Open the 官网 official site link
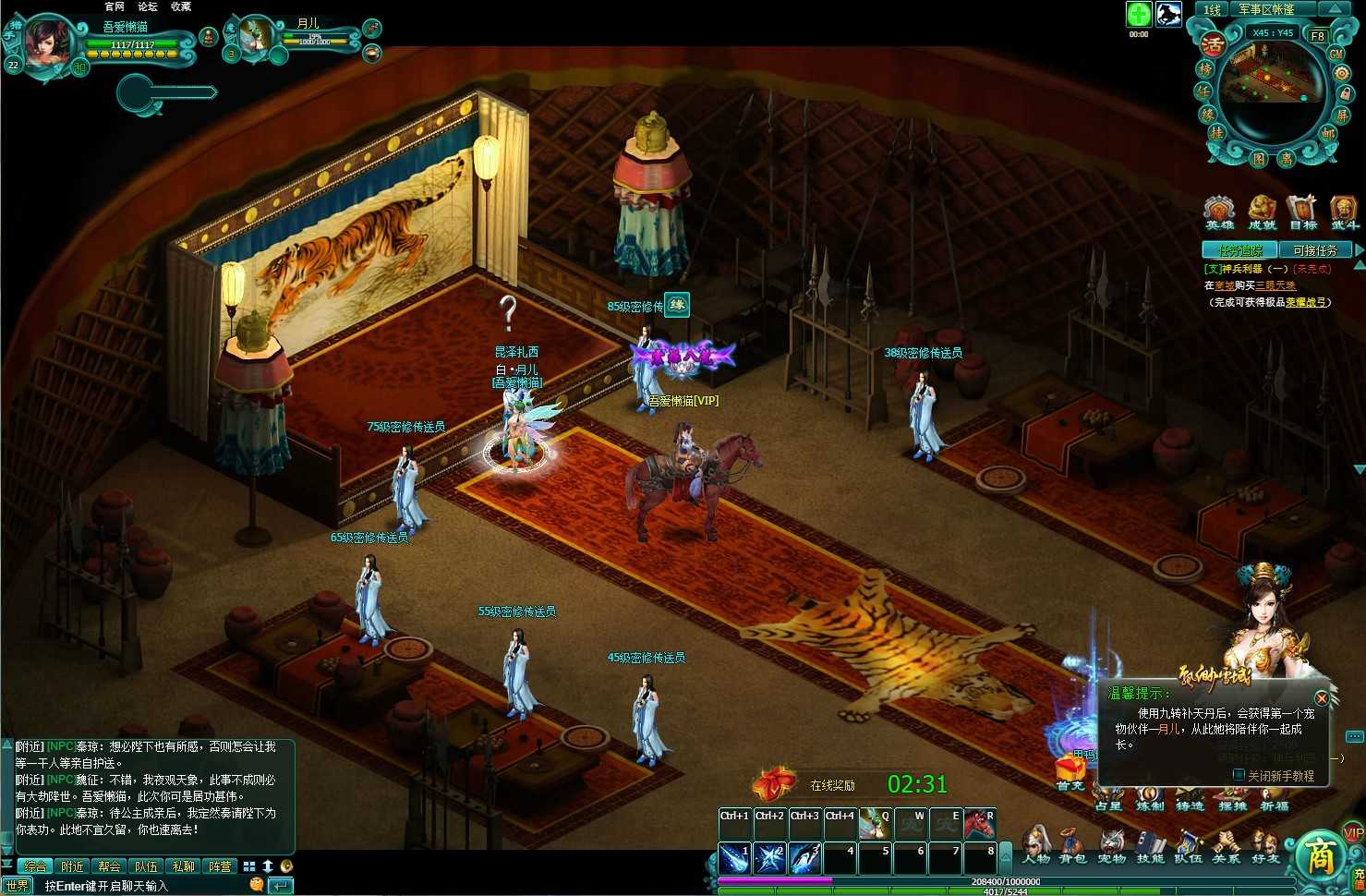This screenshot has width=1366, height=896. (115, 6)
